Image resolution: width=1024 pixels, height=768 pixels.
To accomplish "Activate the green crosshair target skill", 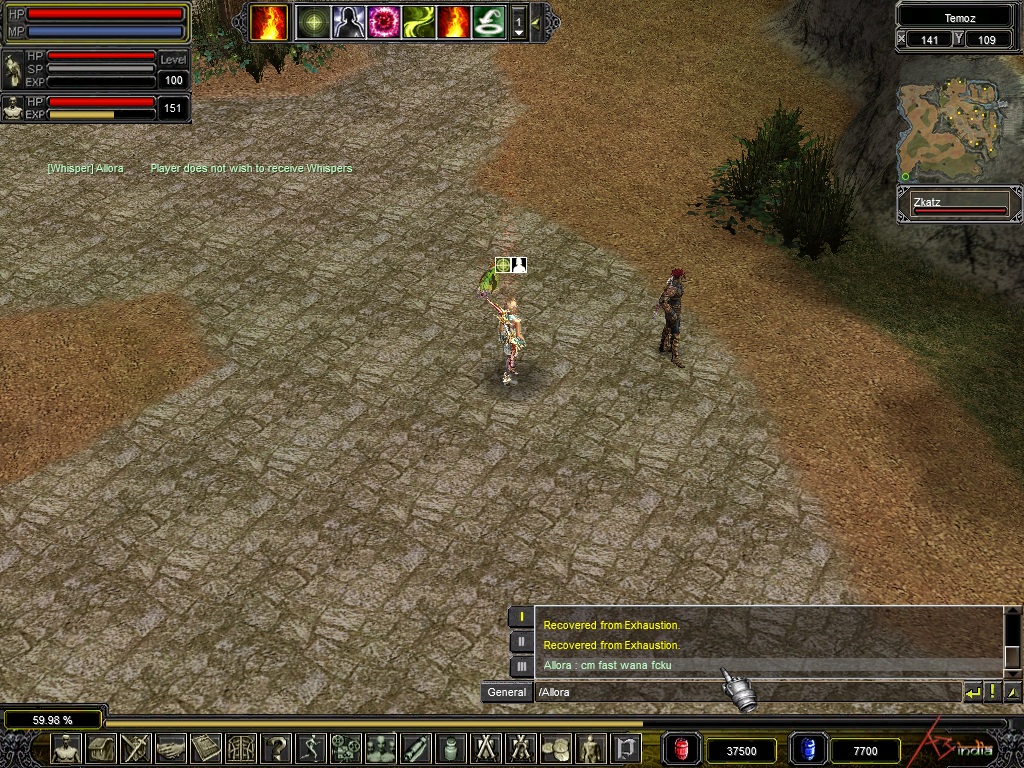I will tap(314, 22).
